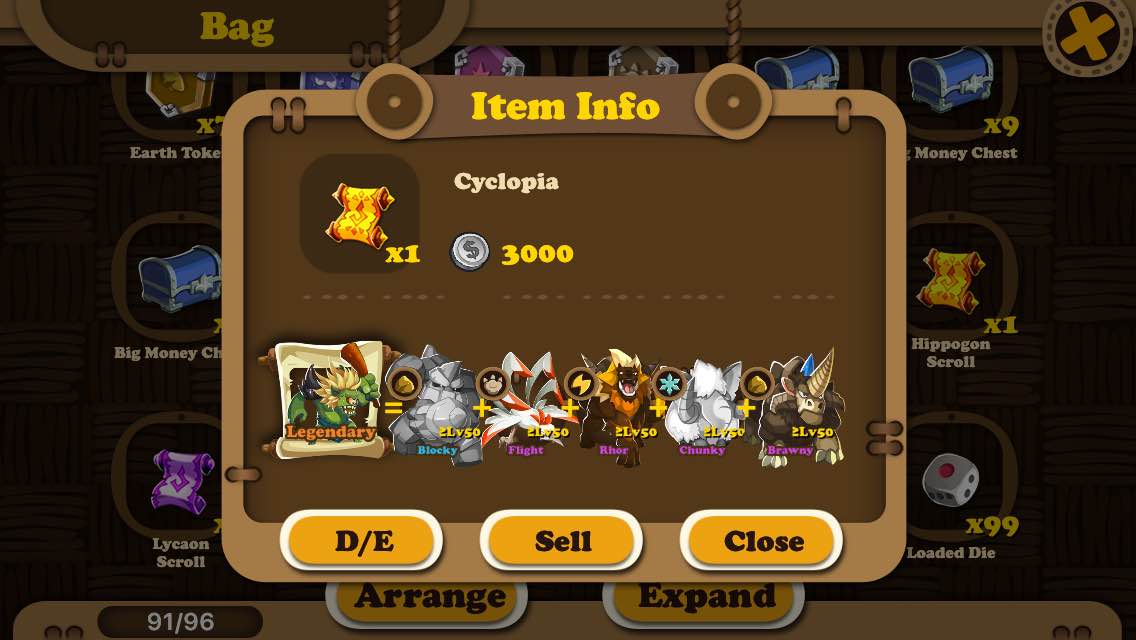Sell the Cyclopia scroll
The image size is (1136, 640).
[x=562, y=541]
